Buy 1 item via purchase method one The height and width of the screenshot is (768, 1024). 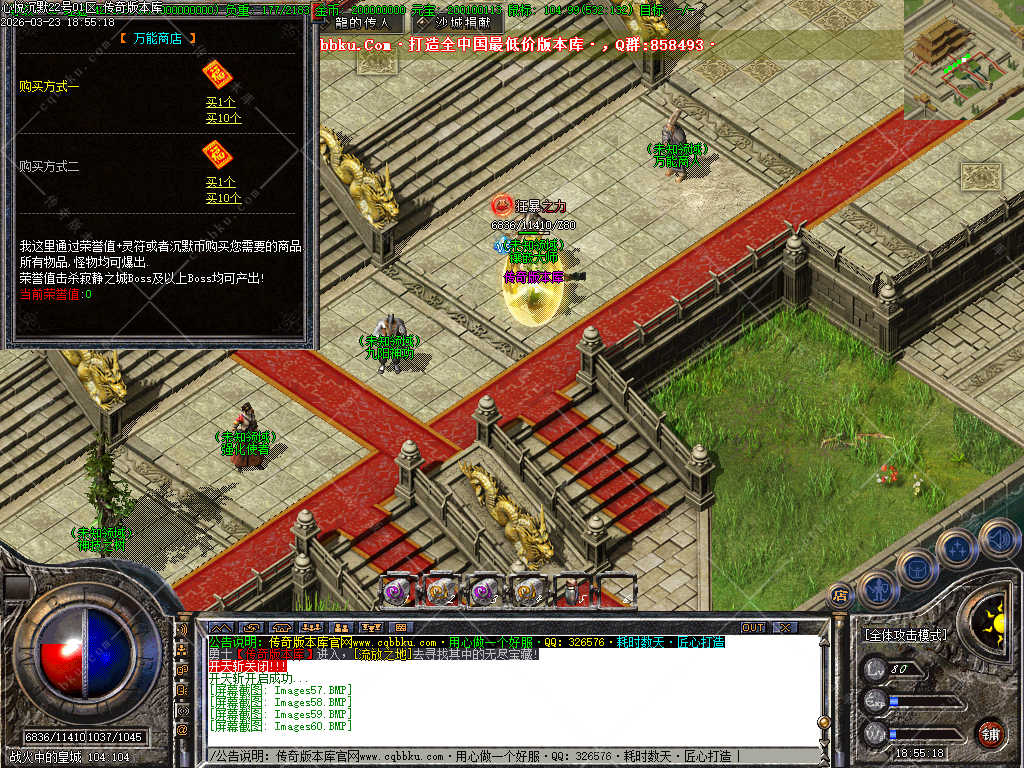221,103
